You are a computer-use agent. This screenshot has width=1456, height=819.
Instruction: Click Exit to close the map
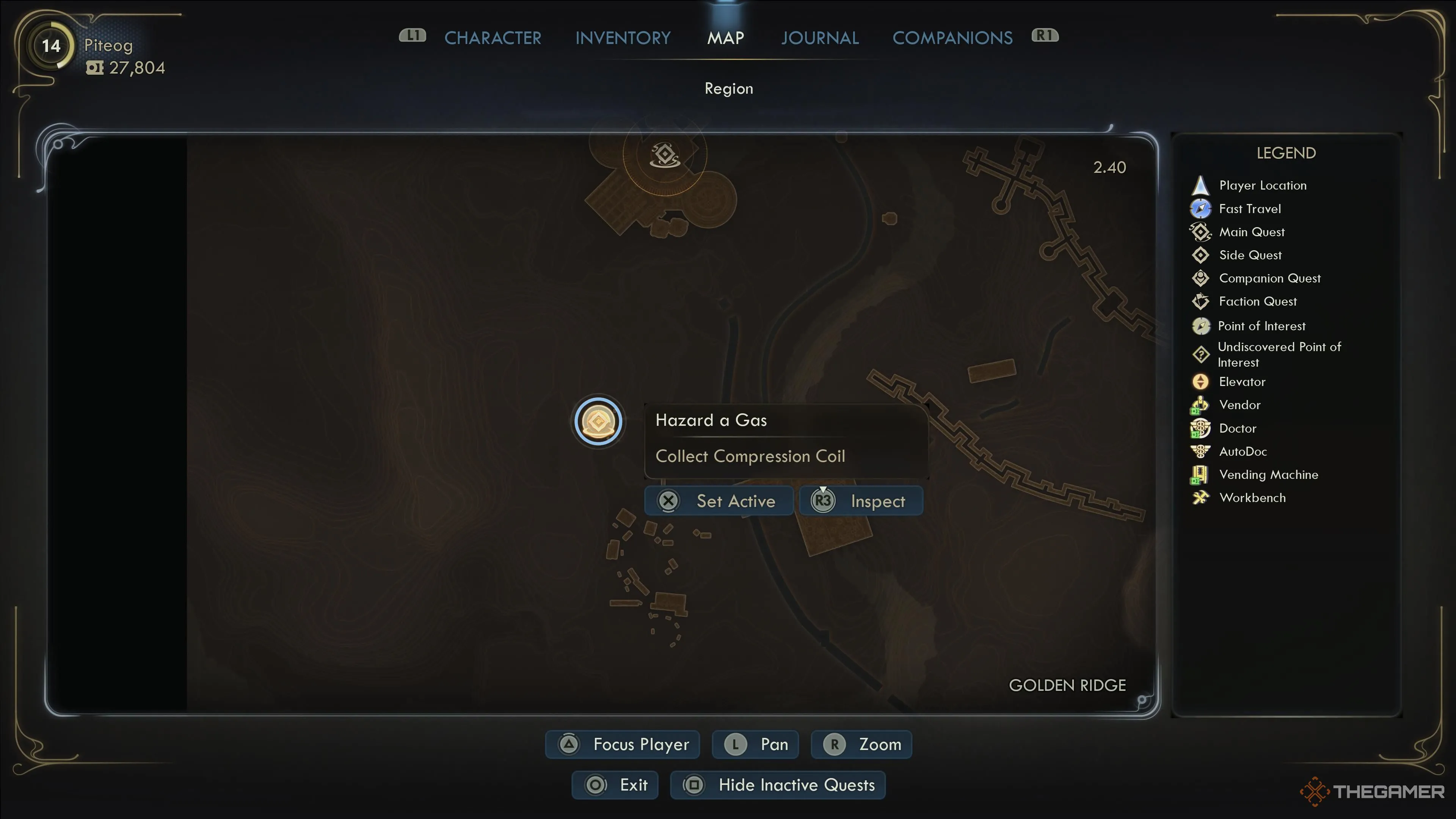(615, 784)
